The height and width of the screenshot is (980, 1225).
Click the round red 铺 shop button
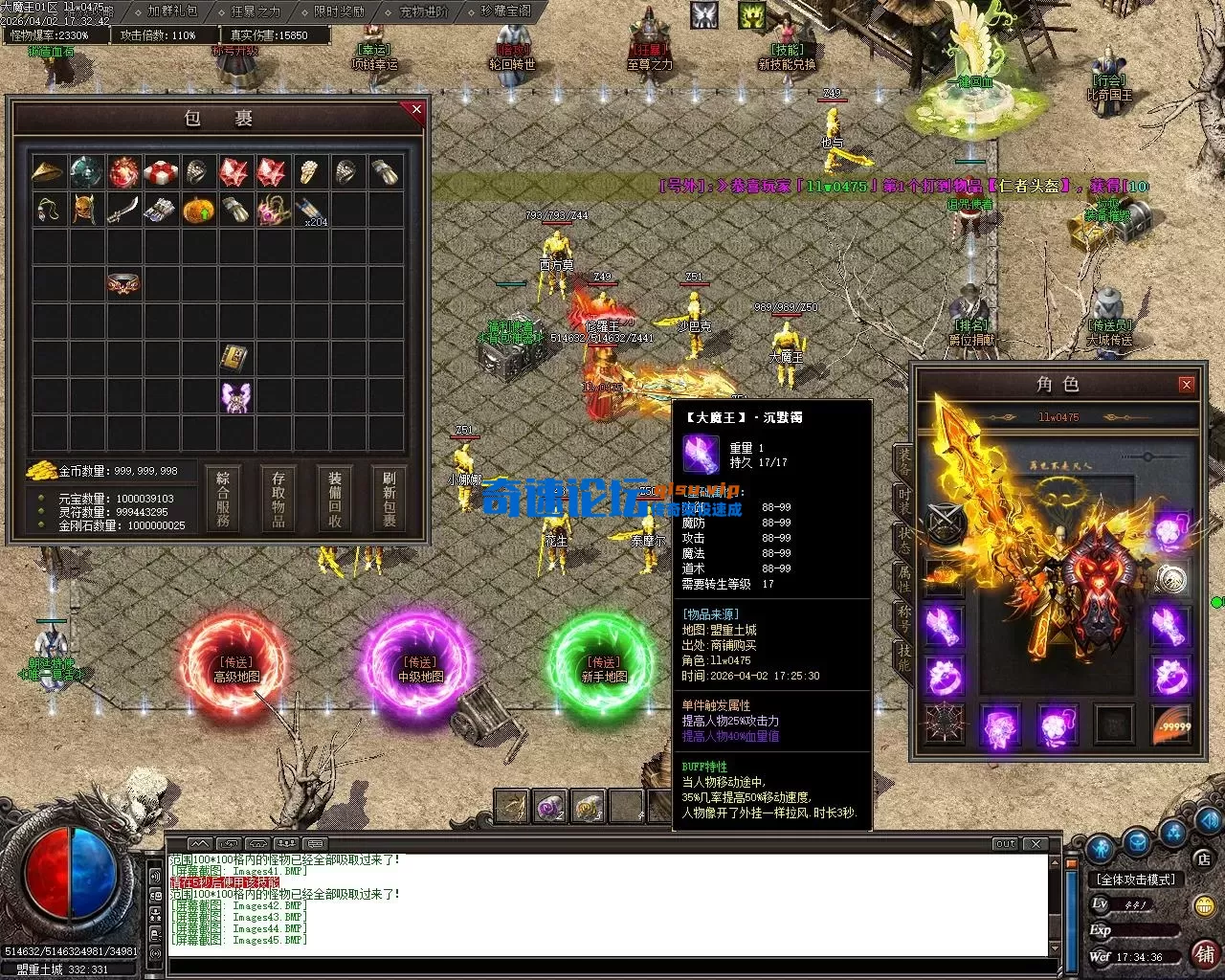click(x=1204, y=953)
